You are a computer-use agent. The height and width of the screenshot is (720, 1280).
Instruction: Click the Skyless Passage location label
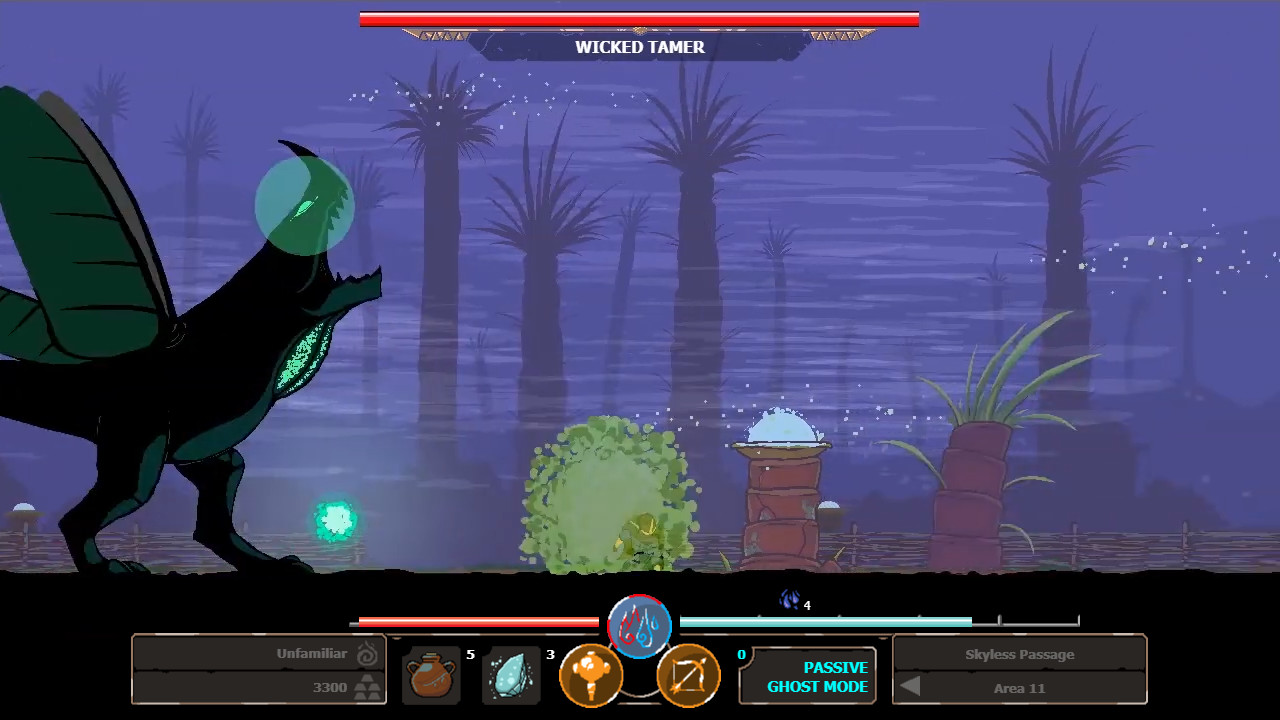1019,654
